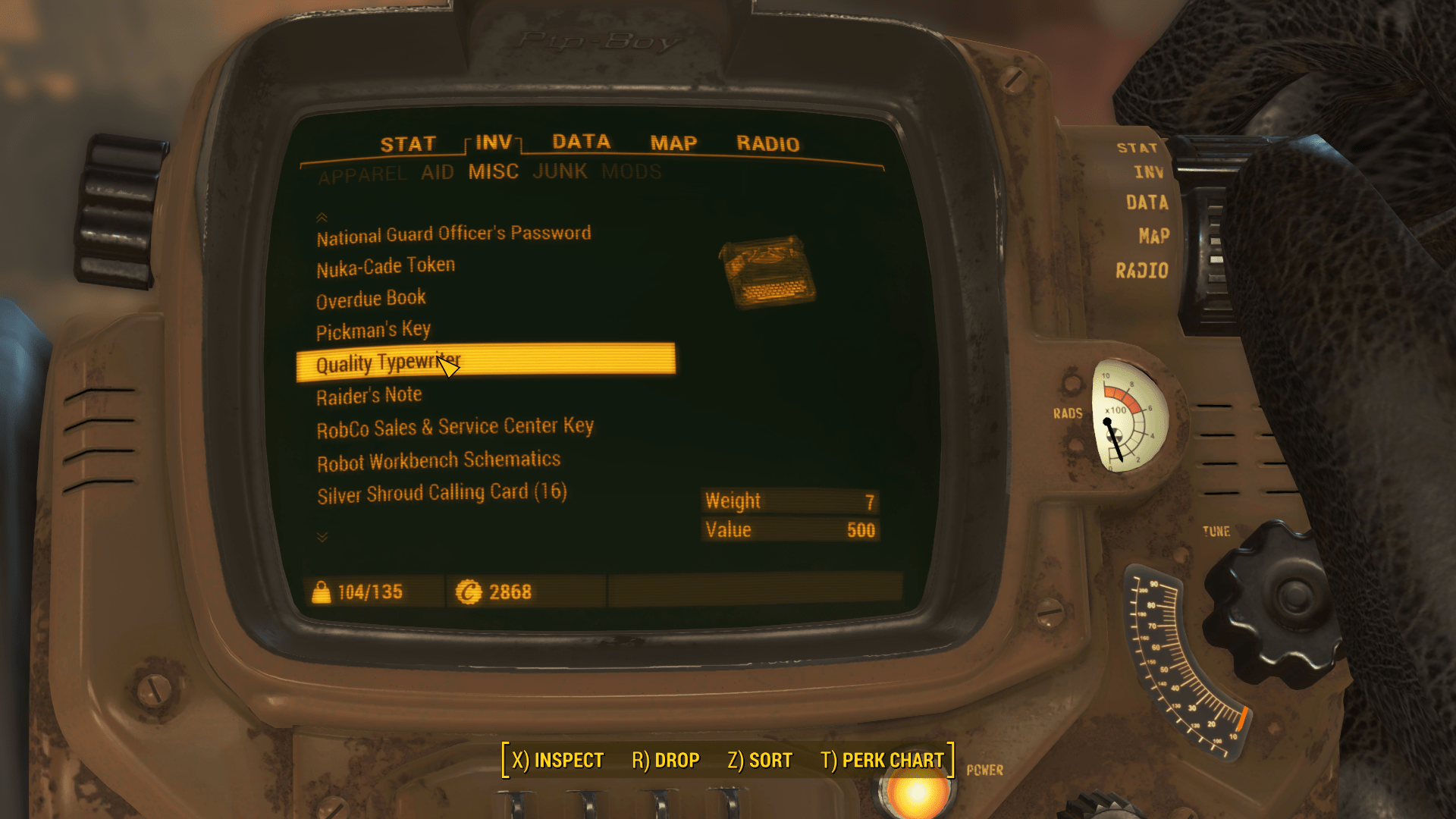Open the DATA tab
This screenshot has width=1456, height=819.
[x=581, y=142]
